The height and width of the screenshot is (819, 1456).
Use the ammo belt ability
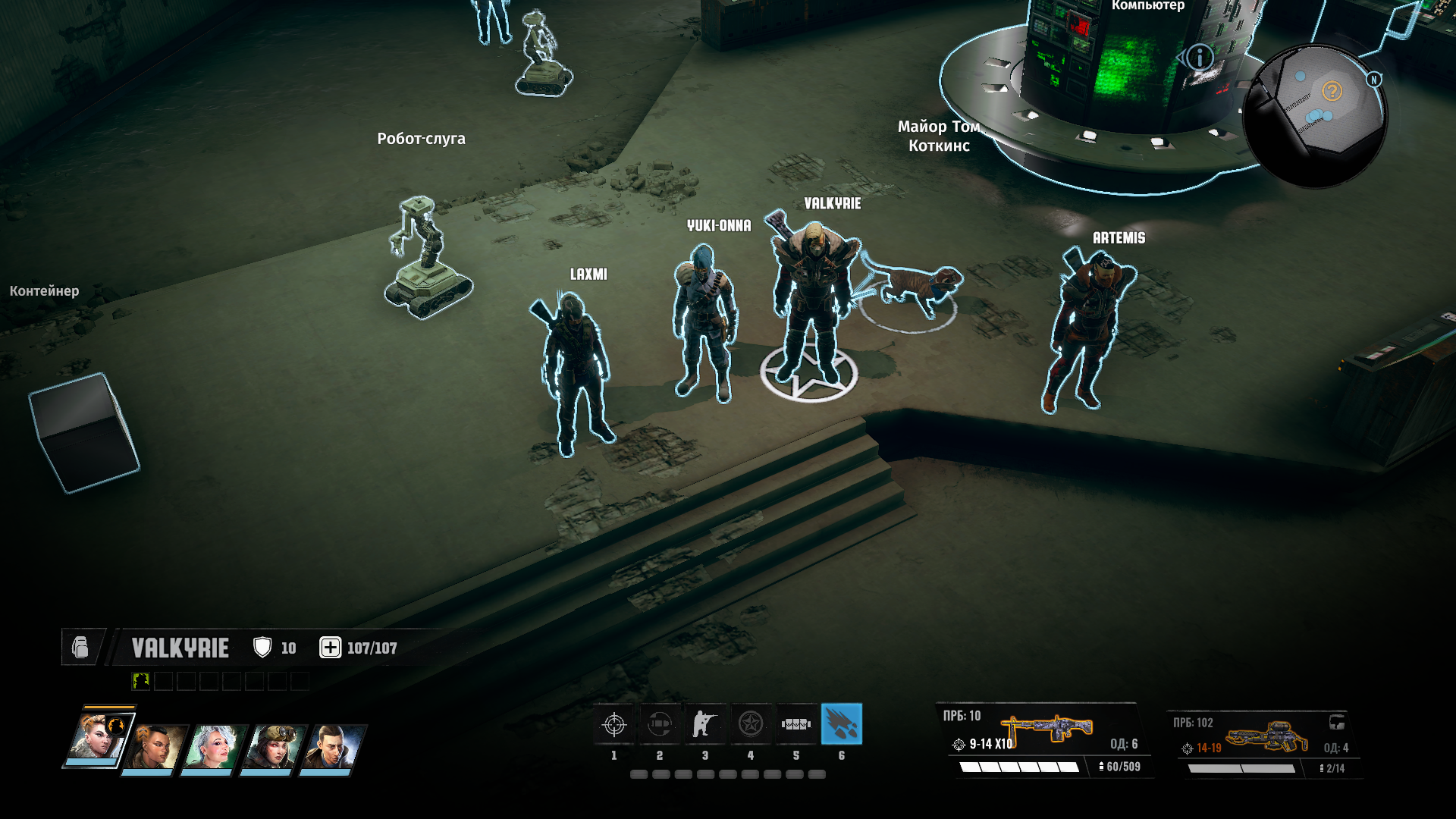(x=796, y=725)
